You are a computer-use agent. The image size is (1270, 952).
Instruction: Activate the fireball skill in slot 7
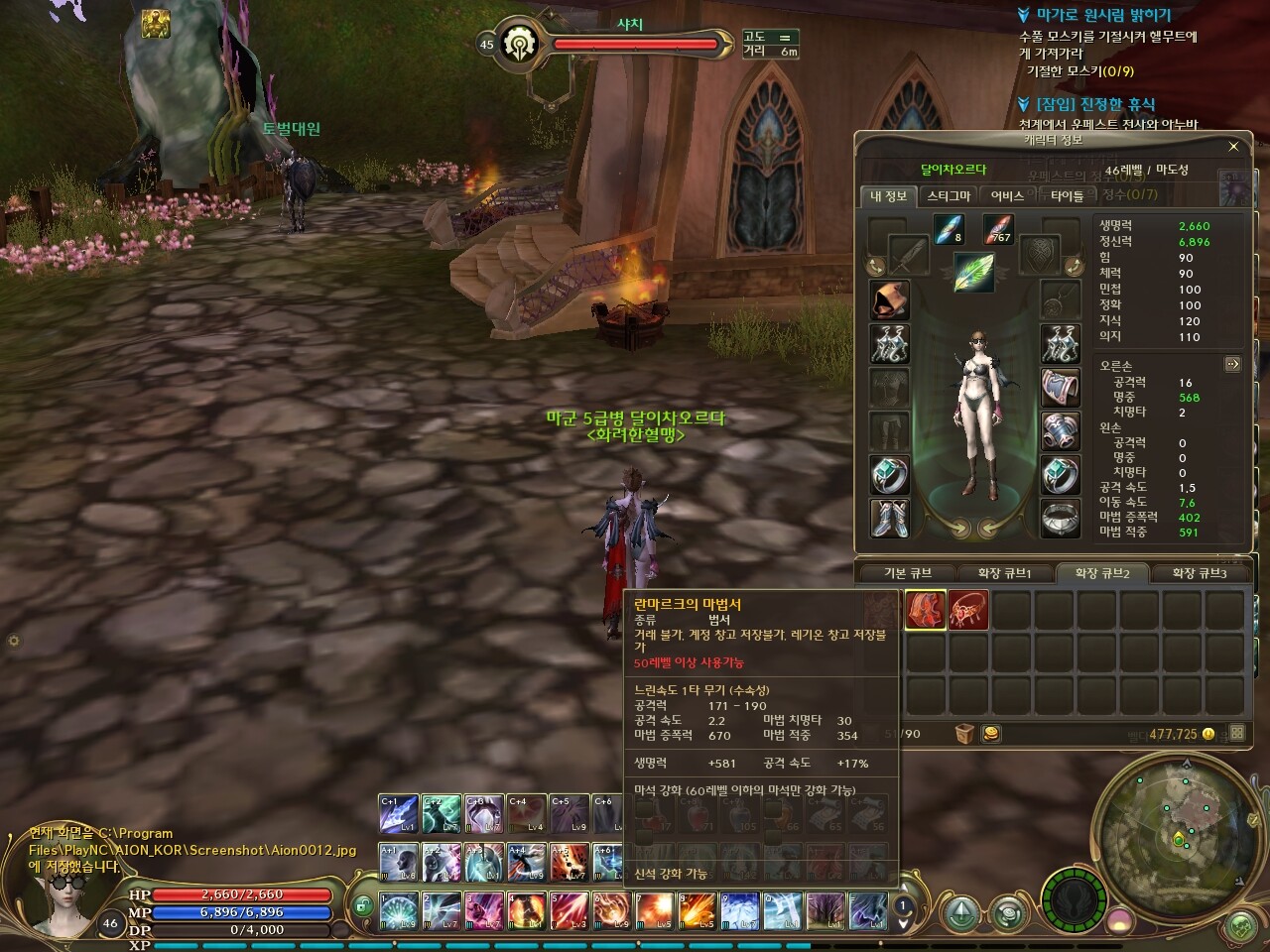point(654,909)
